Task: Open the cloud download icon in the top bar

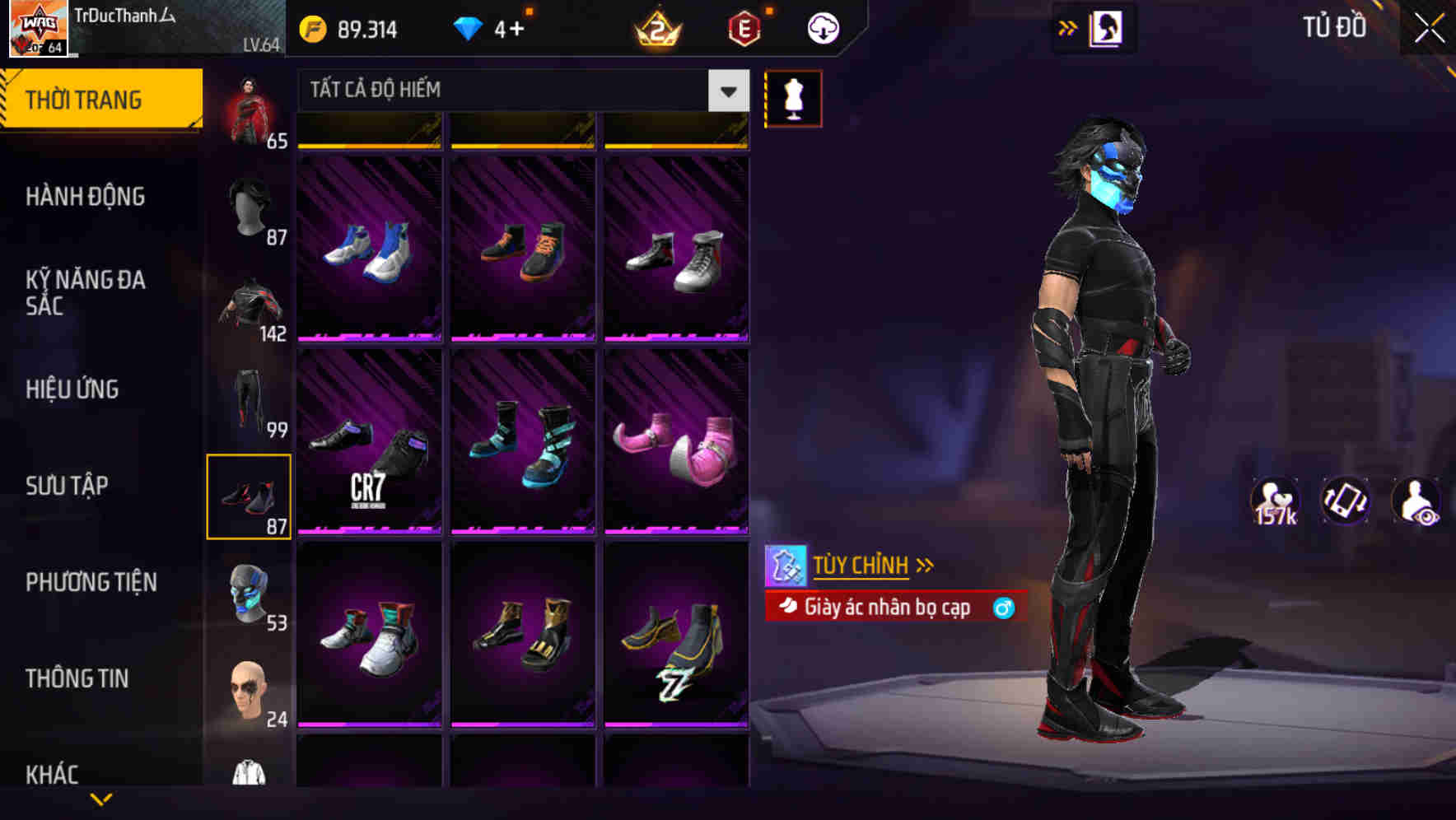Action: [x=821, y=27]
